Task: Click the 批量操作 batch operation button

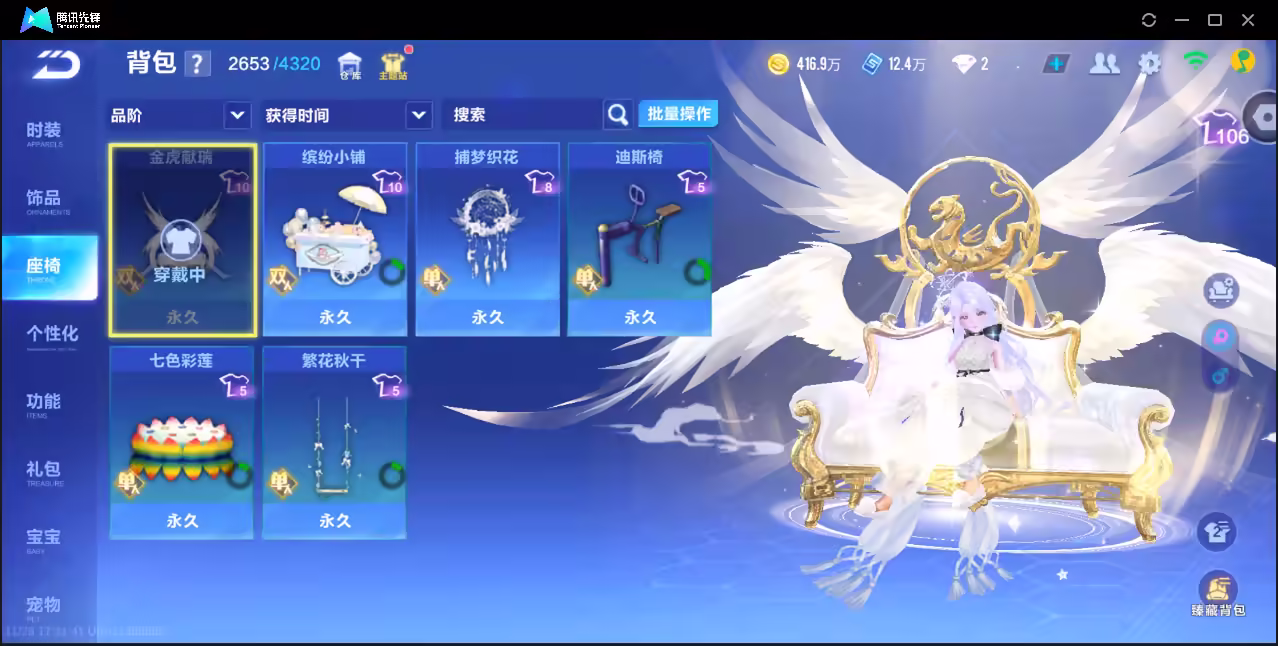Action: (678, 114)
